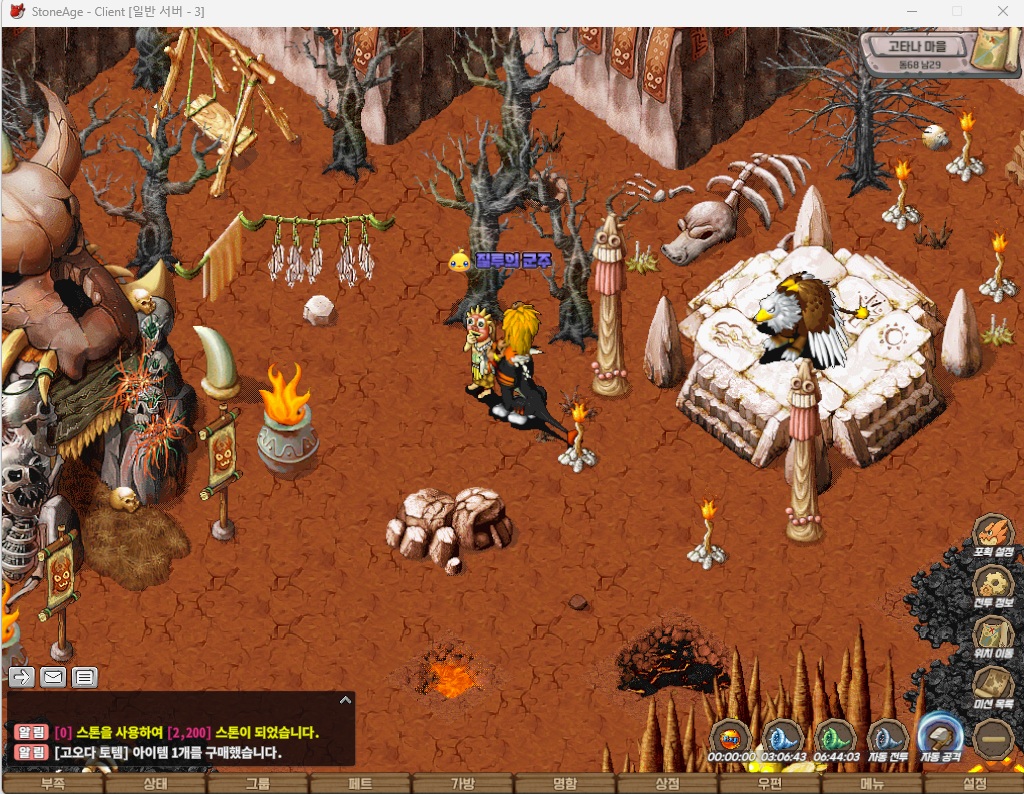Open the 우편 (mail) menu
The image size is (1024, 794).
(x=769, y=784)
